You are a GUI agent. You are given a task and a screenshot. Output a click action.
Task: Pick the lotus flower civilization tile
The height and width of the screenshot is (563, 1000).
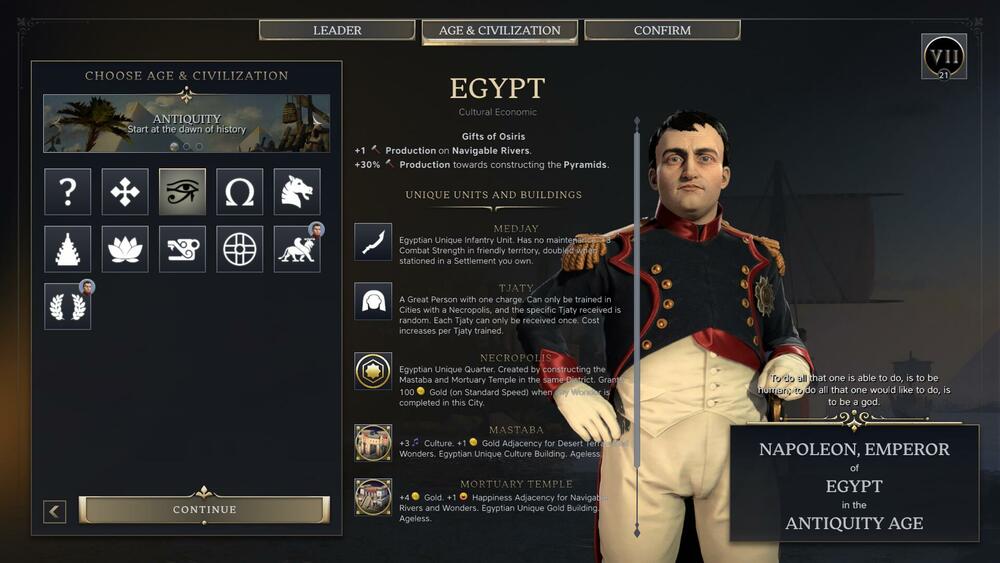[x=125, y=249]
